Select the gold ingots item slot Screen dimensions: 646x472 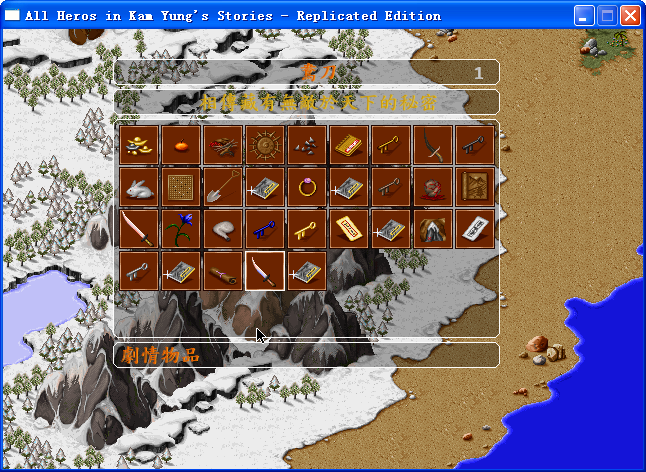(x=138, y=144)
